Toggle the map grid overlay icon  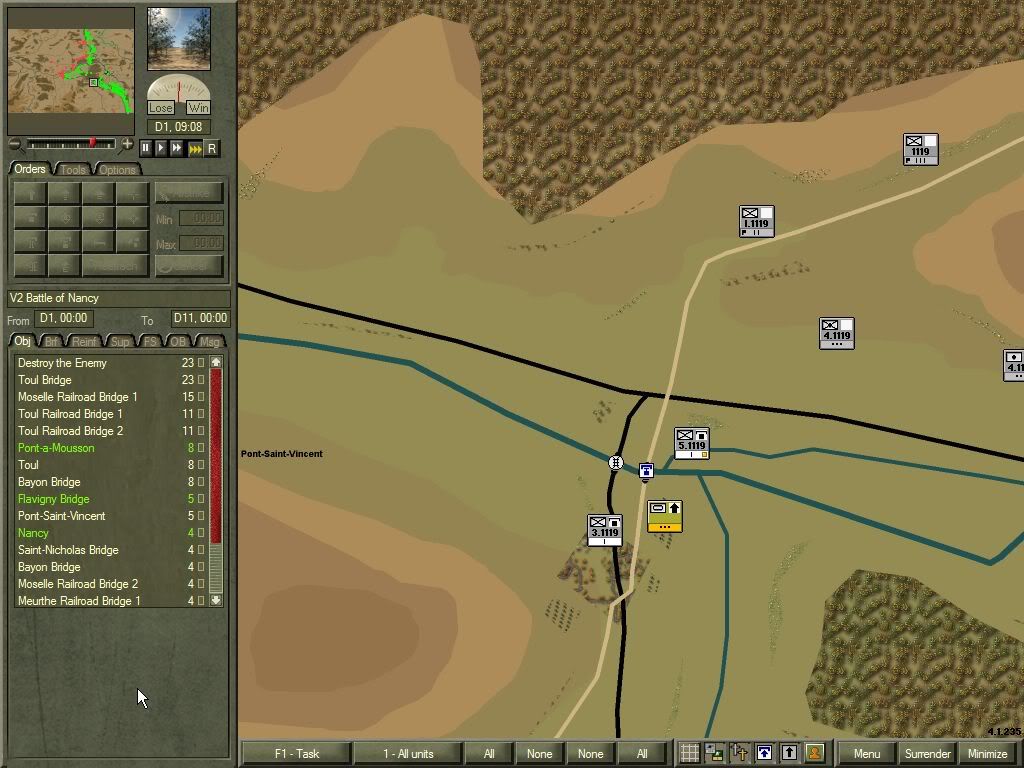coord(689,753)
